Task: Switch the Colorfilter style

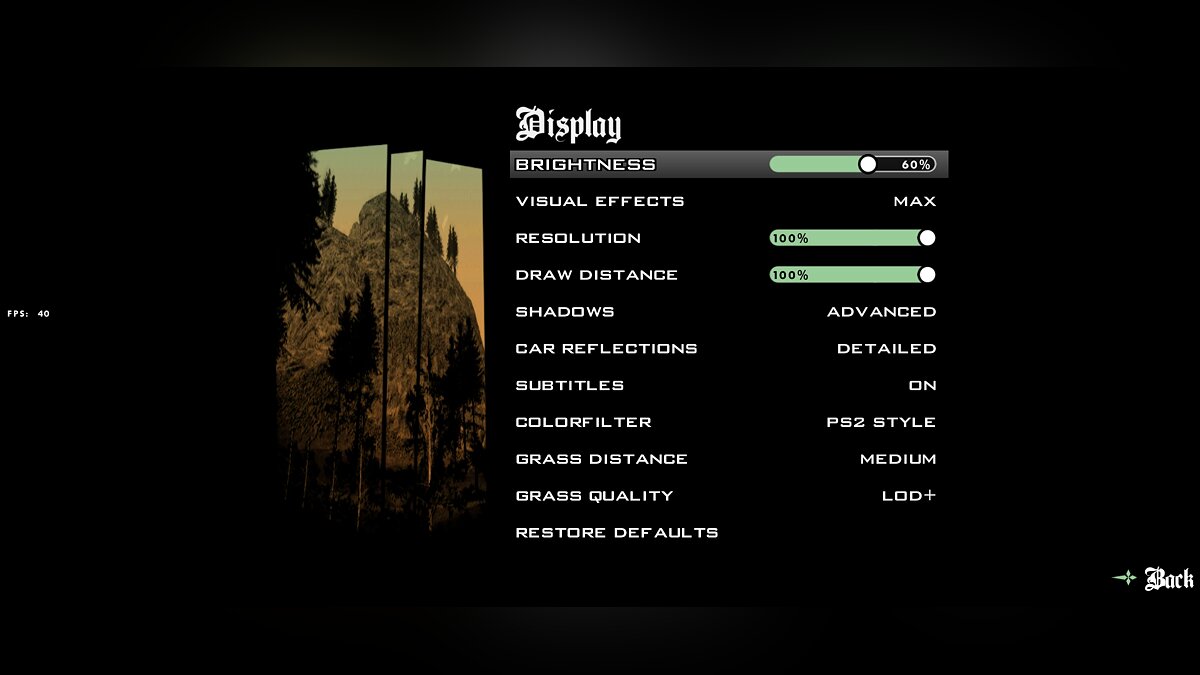Action: coord(880,422)
